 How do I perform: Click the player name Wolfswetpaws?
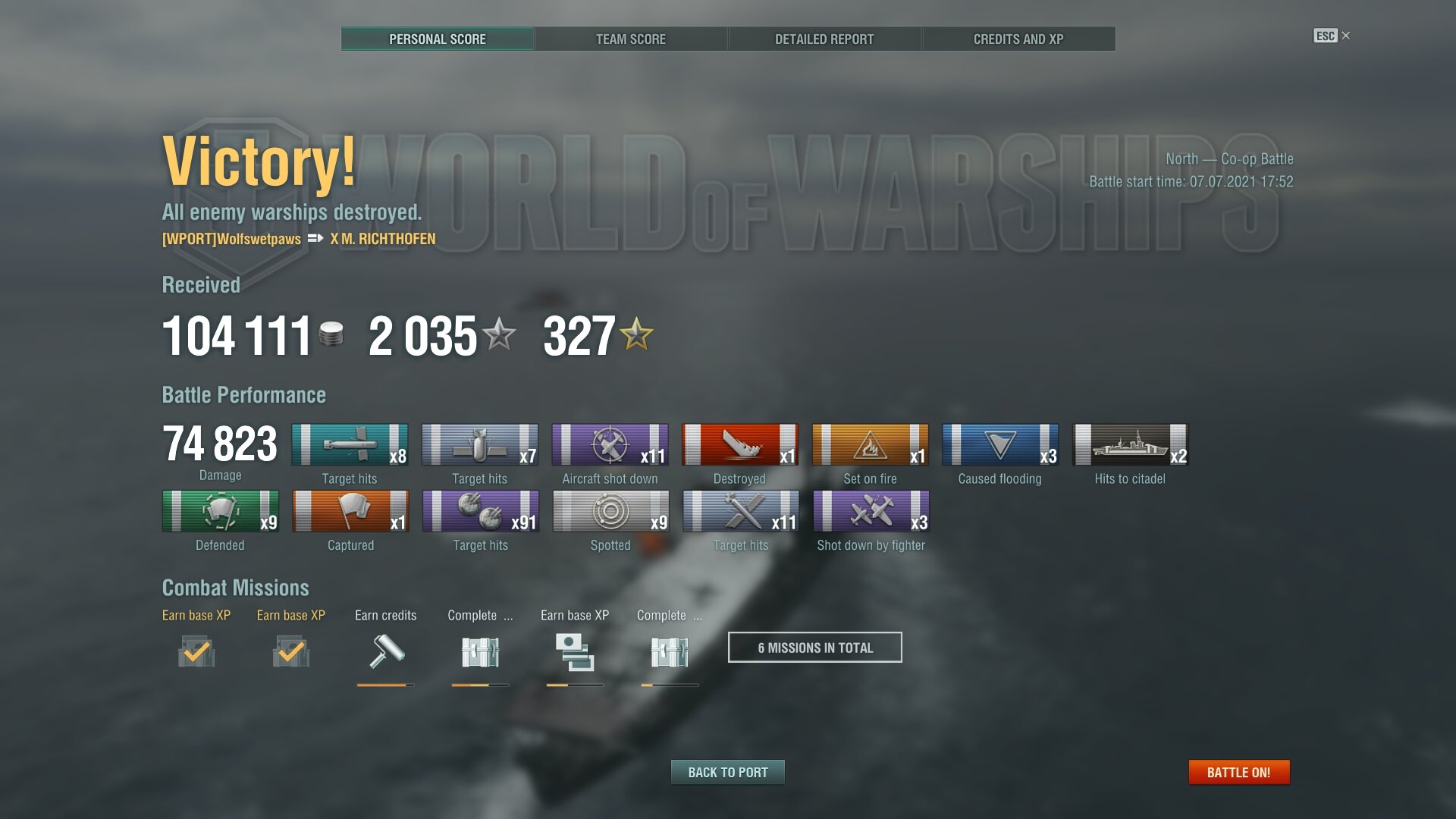[x=231, y=239]
